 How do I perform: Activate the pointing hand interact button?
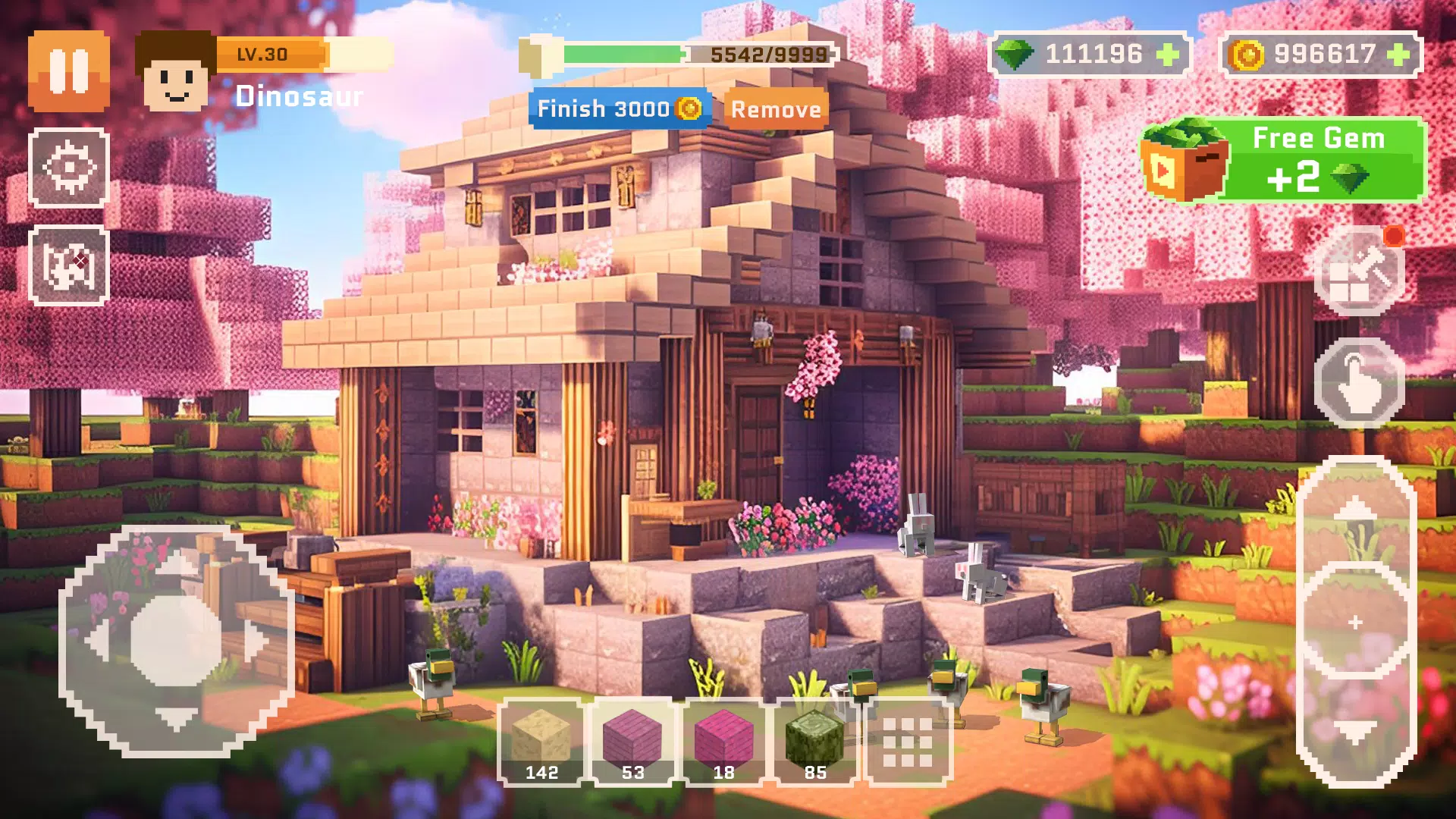[1359, 383]
